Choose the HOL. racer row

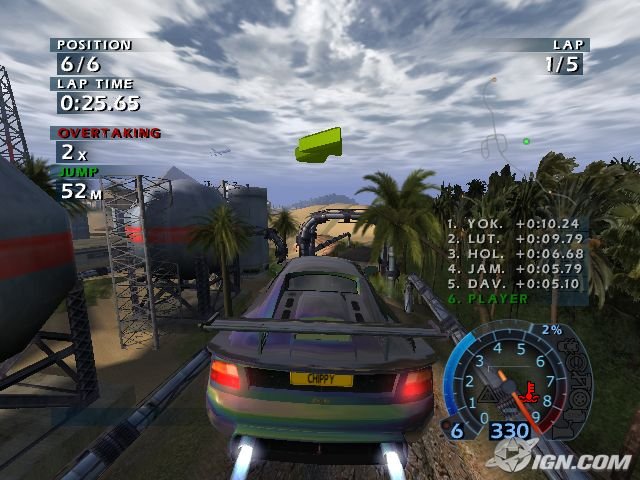click(513, 254)
